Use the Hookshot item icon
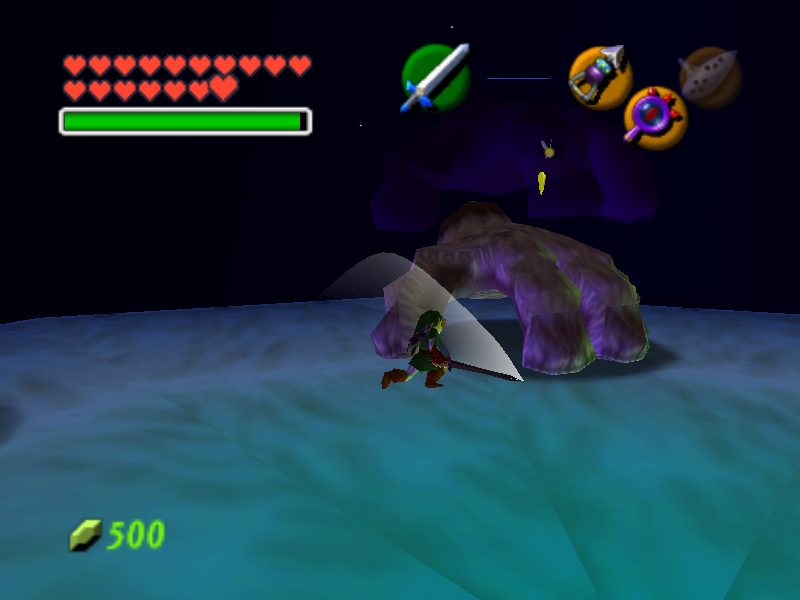 coord(600,77)
